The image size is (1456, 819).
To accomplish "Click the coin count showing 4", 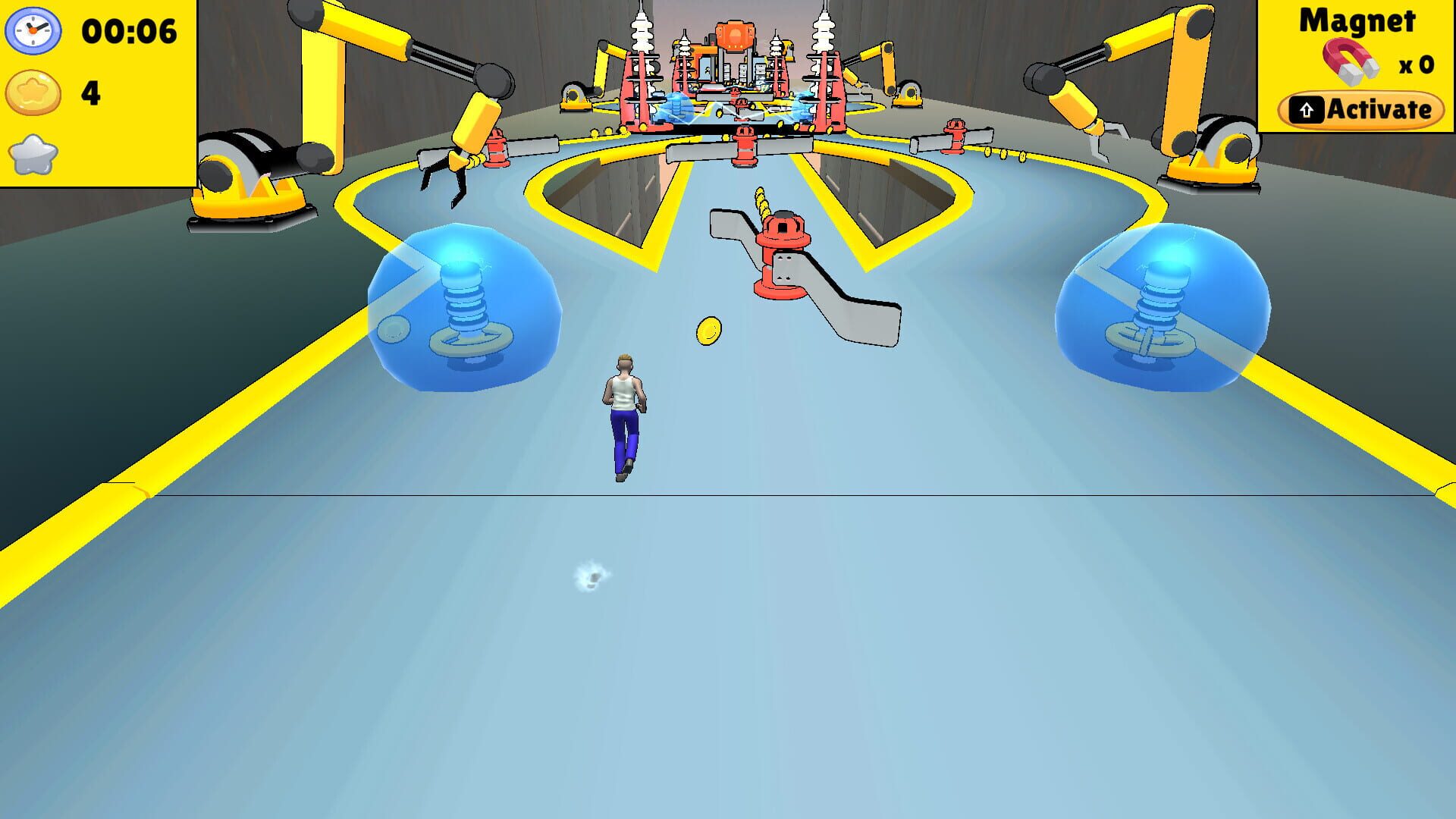I will tap(89, 91).
